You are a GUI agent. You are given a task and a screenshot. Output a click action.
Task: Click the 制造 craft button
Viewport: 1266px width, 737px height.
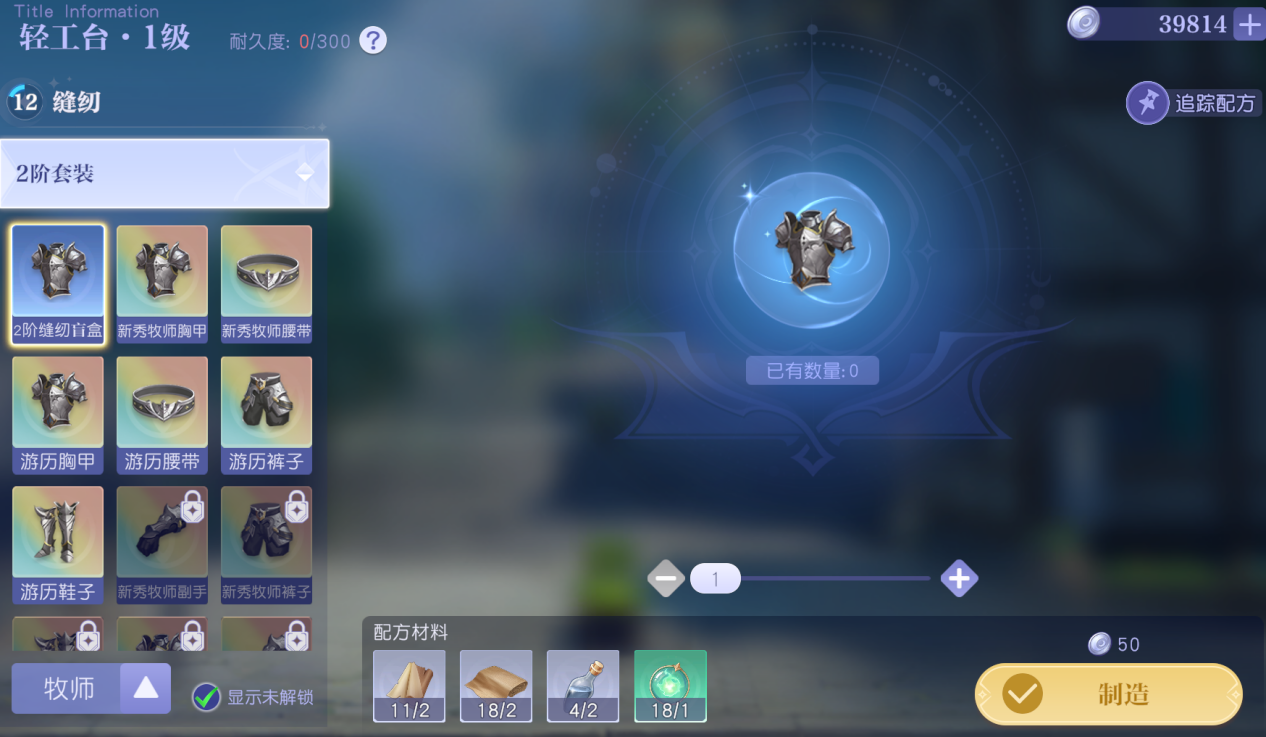click(1108, 694)
